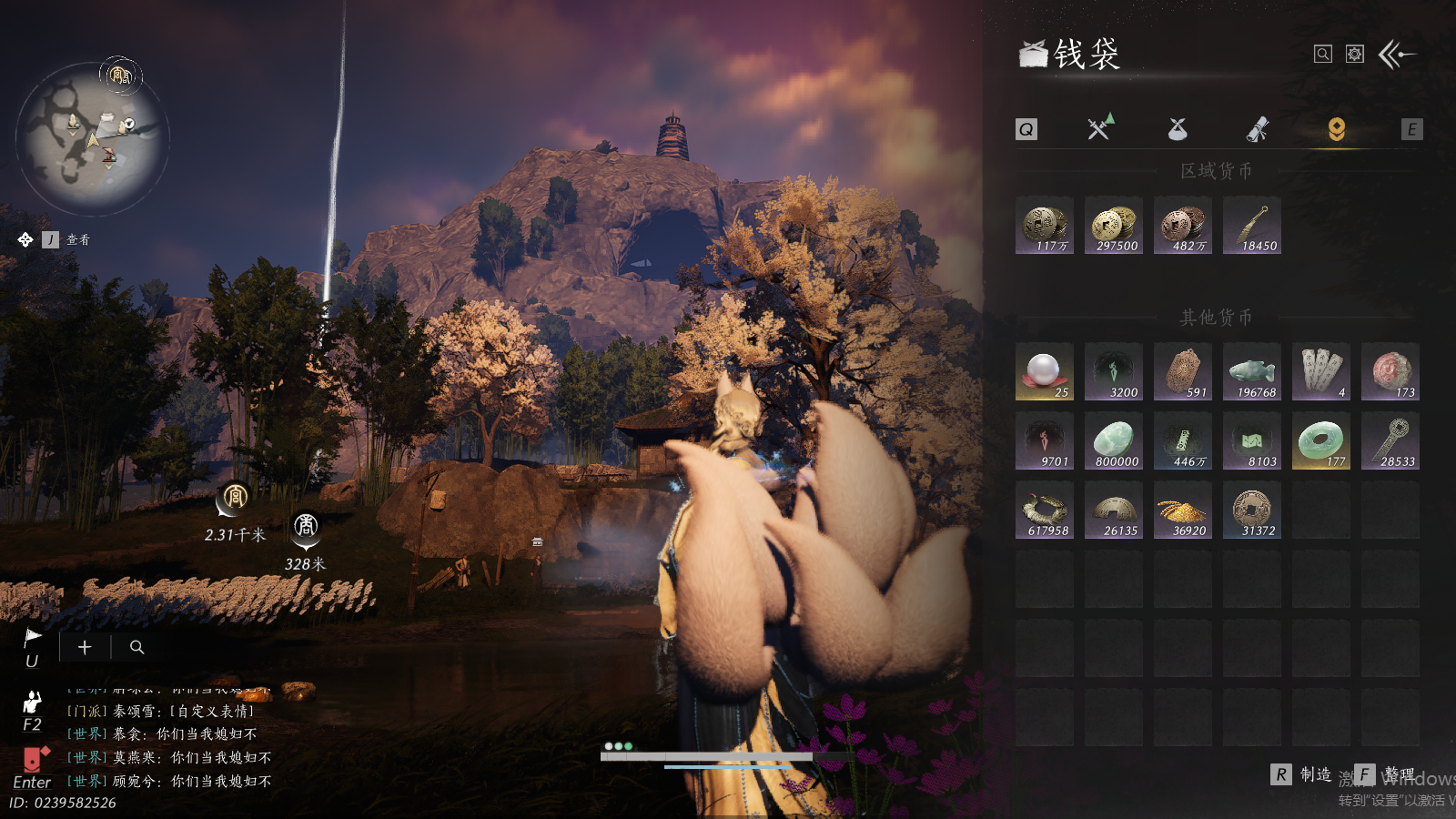
Task: Select the key-shaped coin showing 28533
Action: point(1390,440)
